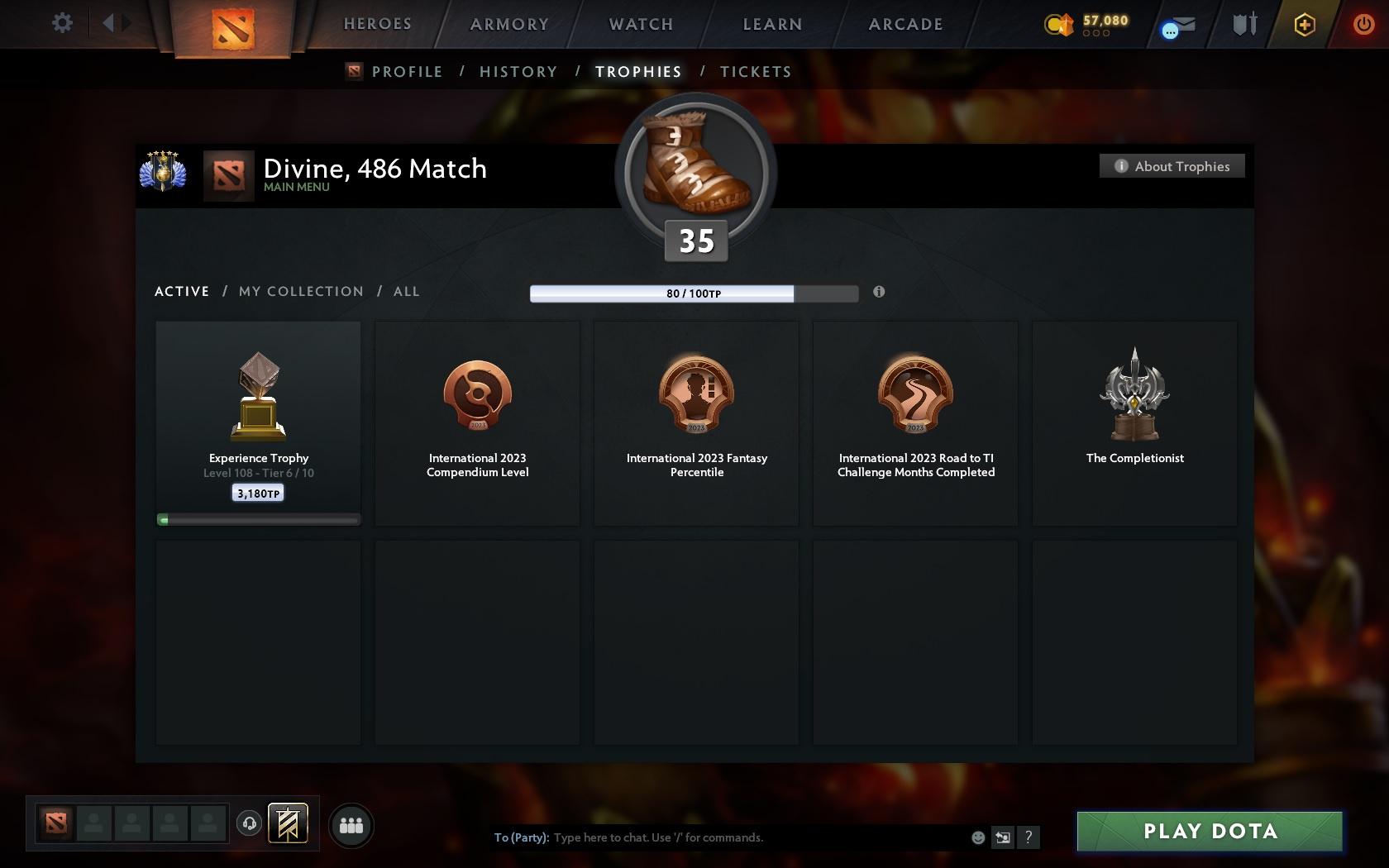Open About Trophies
Viewport: 1389px width, 868px height.
click(1172, 165)
